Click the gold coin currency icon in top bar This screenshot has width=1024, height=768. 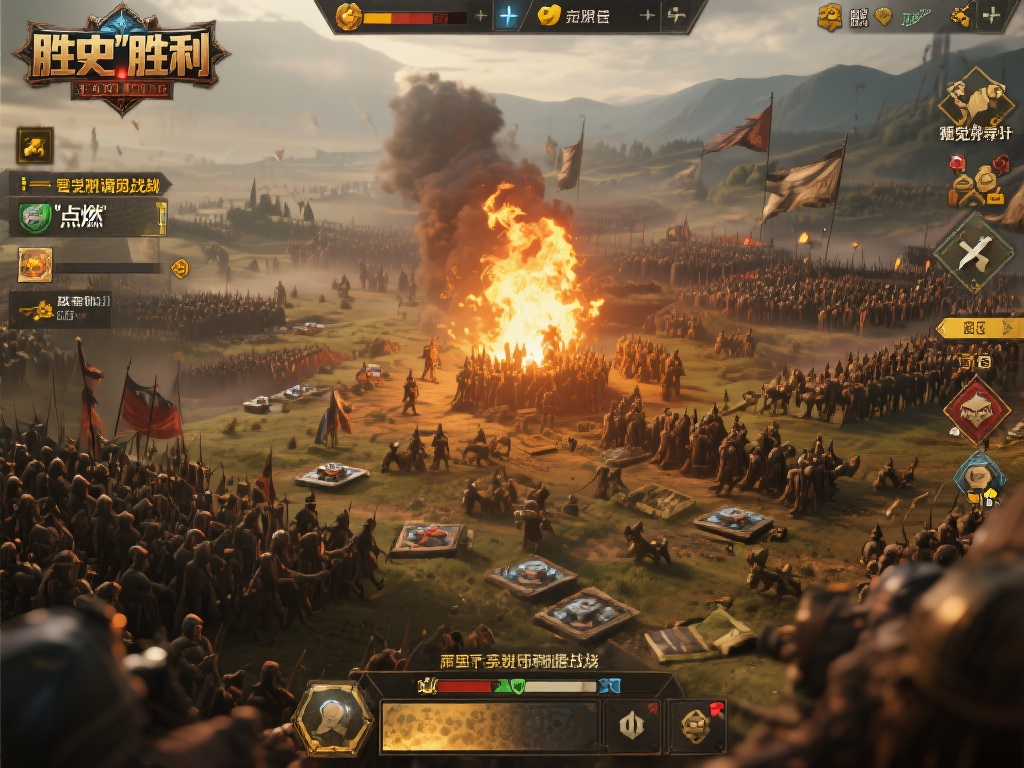point(349,16)
